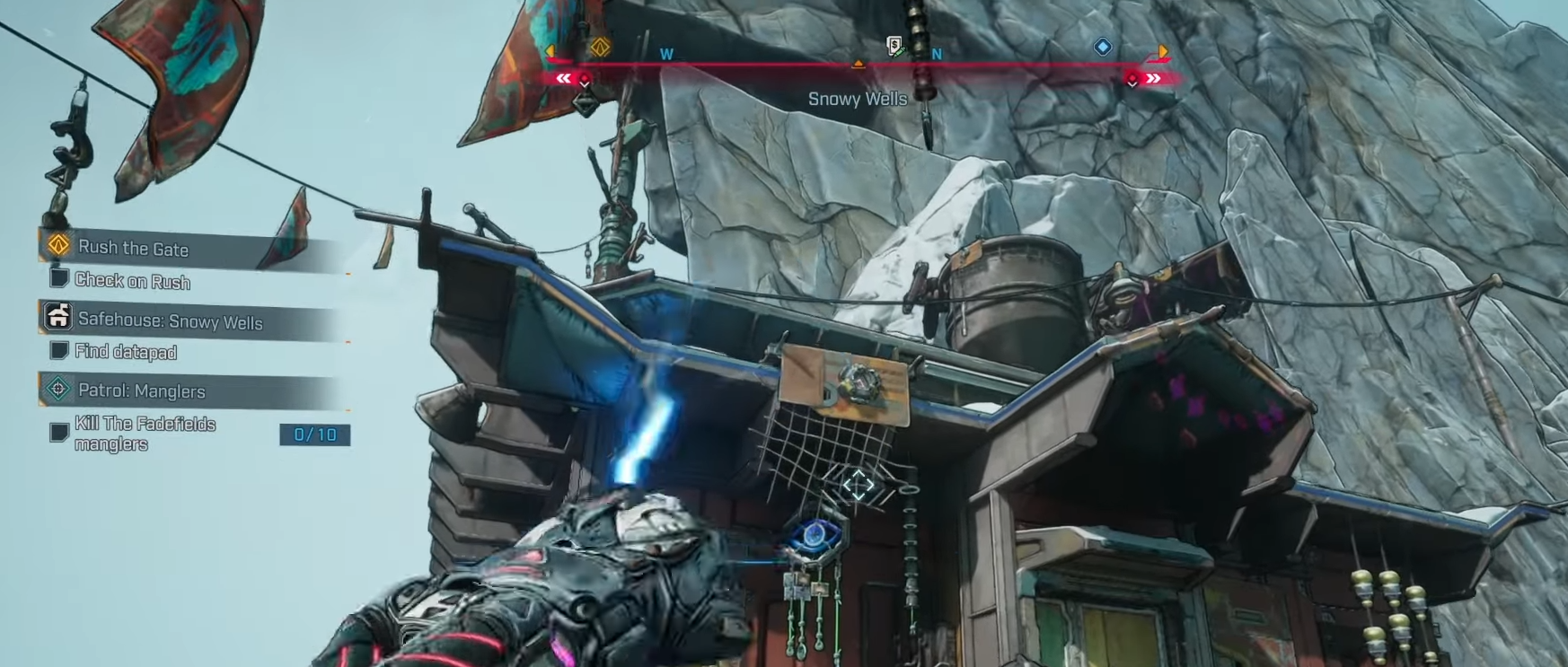Click the orange diamond icon beside Rush the Gate
This screenshot has height=667, width=1568.
pos(58,244)
